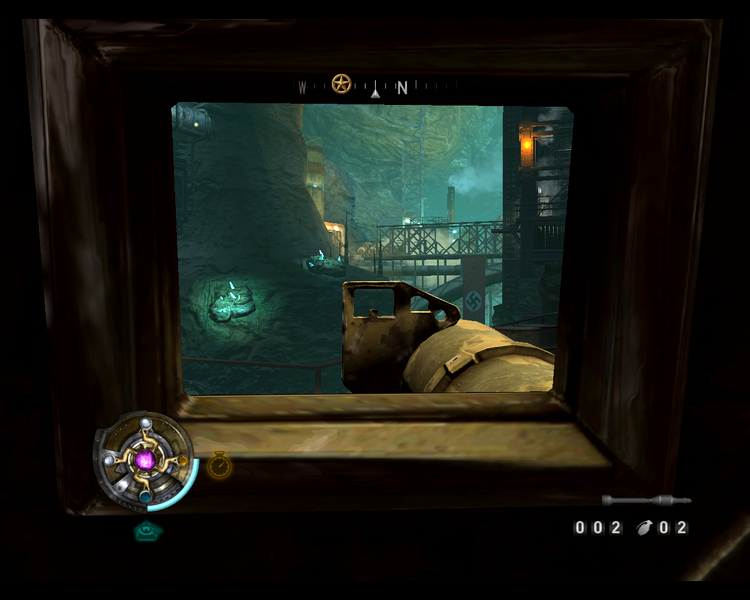Click the grenade icon
Screen dimensions: 750x600
tap(643, 527)
